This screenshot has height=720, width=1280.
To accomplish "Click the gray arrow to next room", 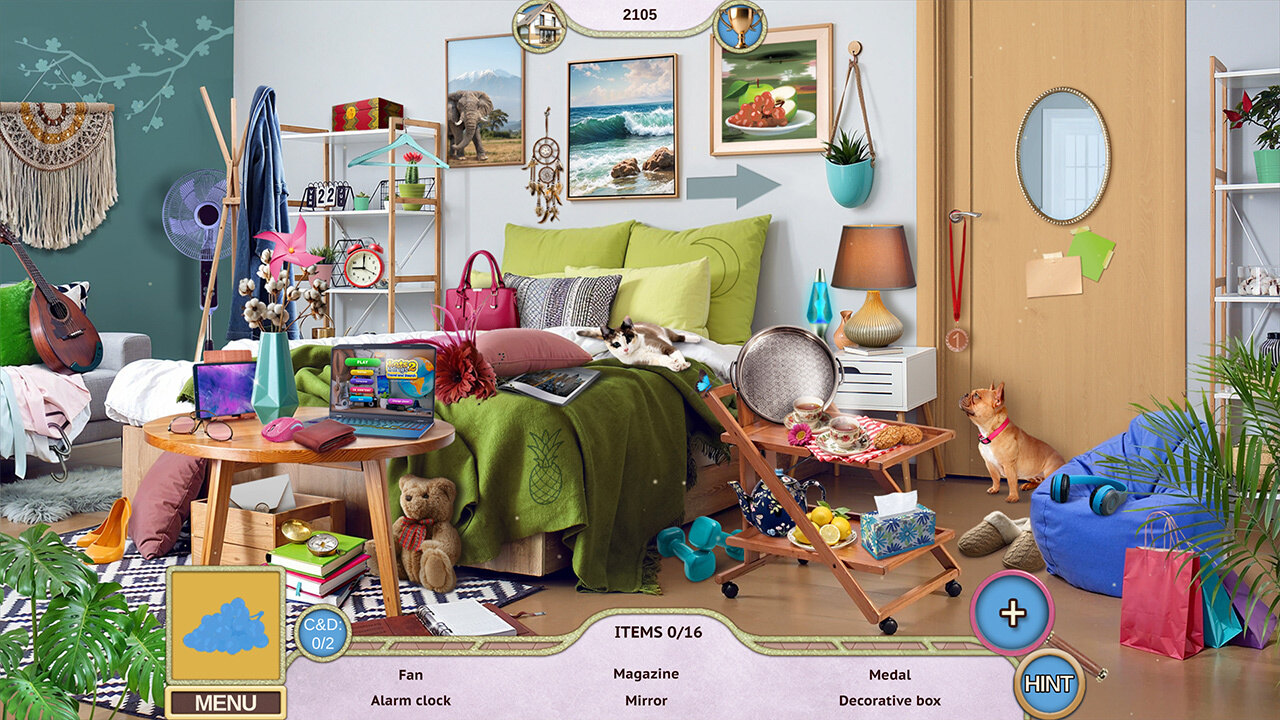I will 733,185.
